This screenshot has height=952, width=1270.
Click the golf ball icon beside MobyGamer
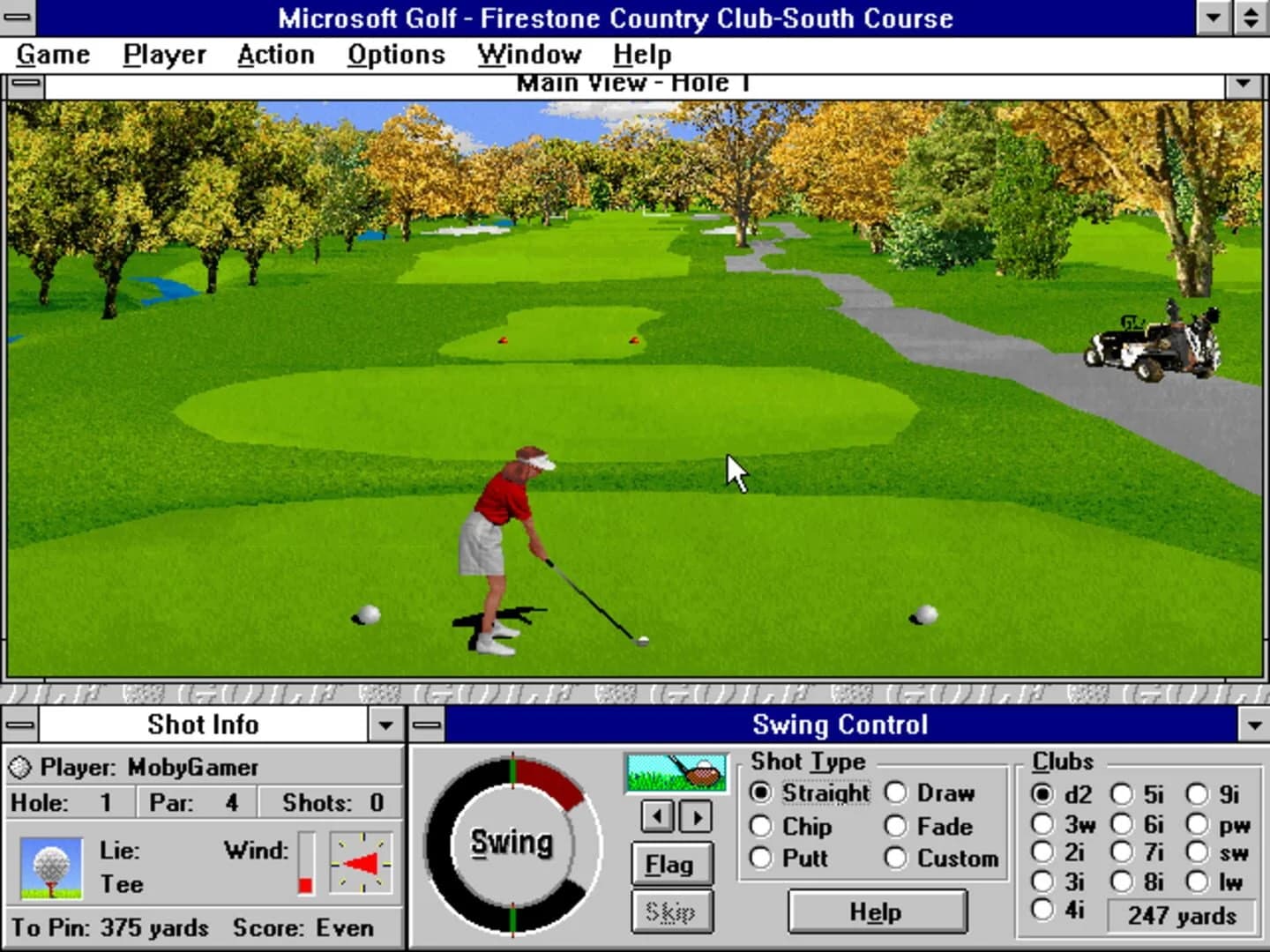coord(20,767)
